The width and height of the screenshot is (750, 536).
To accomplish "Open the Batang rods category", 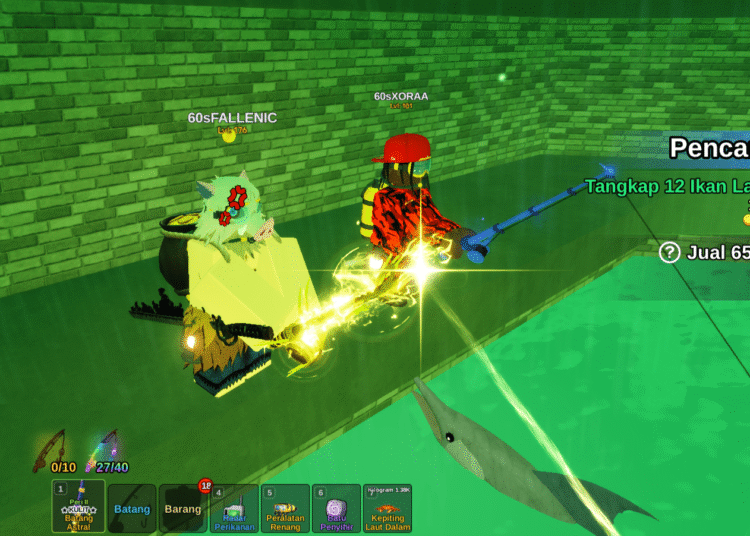I will coord(132,508).
